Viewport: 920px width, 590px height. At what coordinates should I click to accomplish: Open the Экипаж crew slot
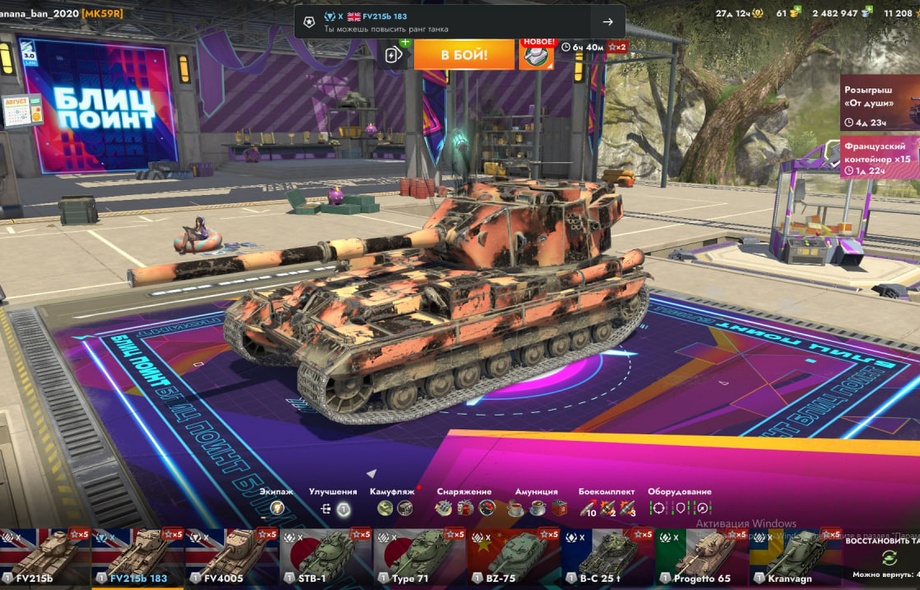pos(277,508)
